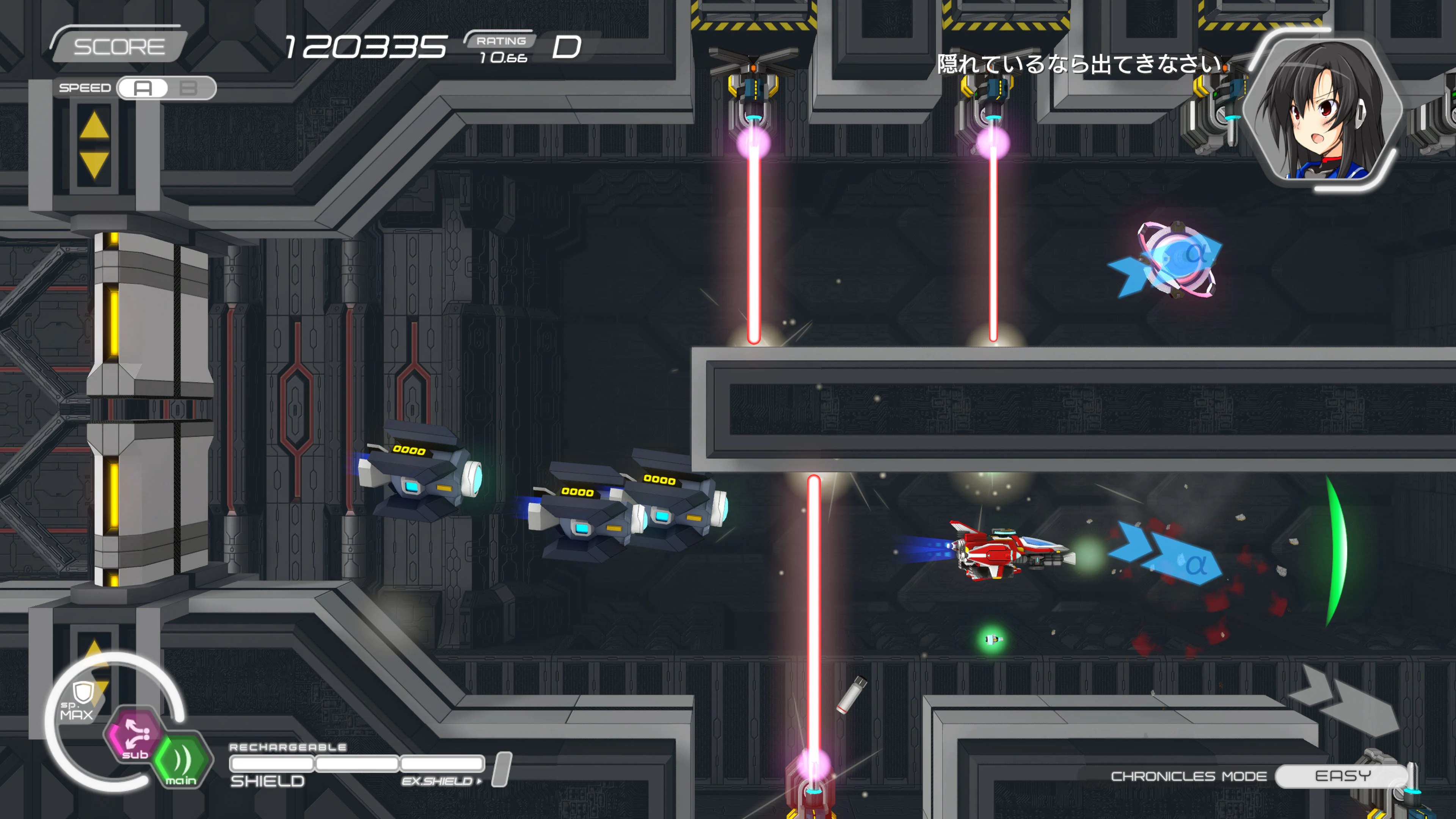Open the speed A tab

(142, 89)
